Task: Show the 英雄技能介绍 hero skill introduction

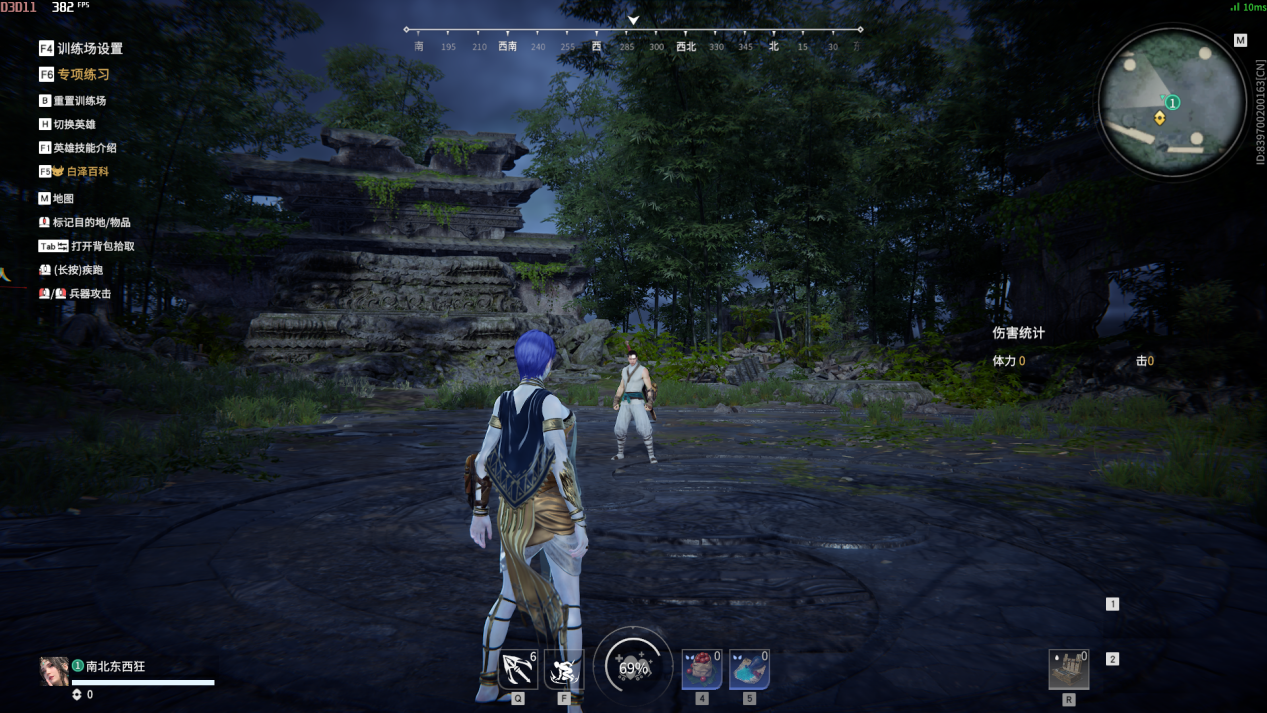Action: (x=83, y=148)
